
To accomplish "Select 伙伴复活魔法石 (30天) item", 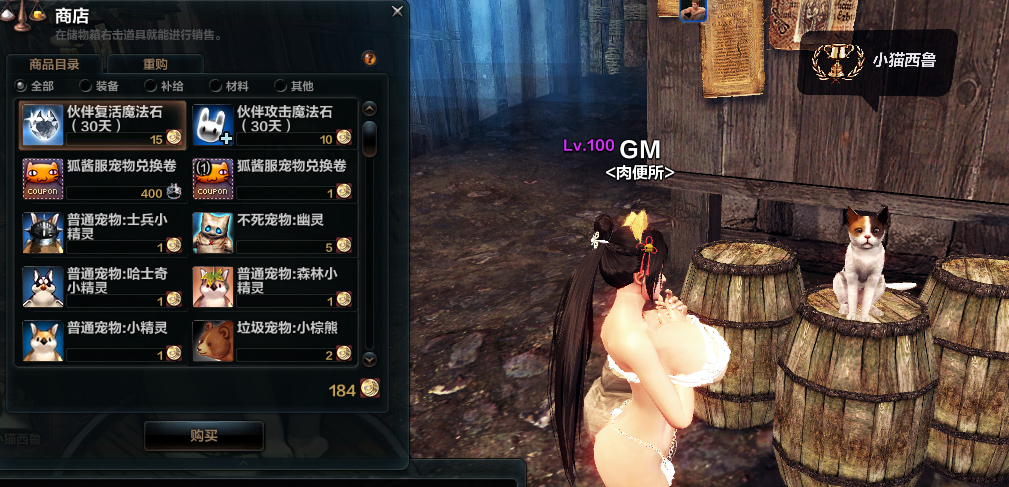I will (x=102, y=124).
